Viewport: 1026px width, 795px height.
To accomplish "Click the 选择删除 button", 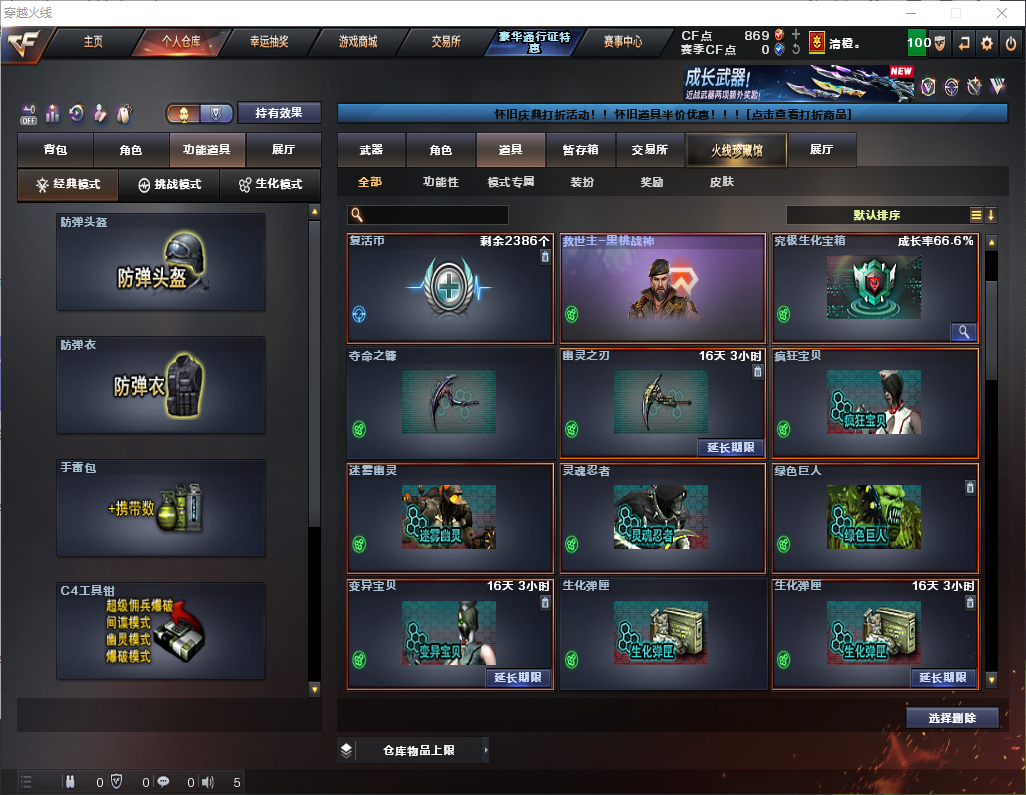I will pos(952,718).
